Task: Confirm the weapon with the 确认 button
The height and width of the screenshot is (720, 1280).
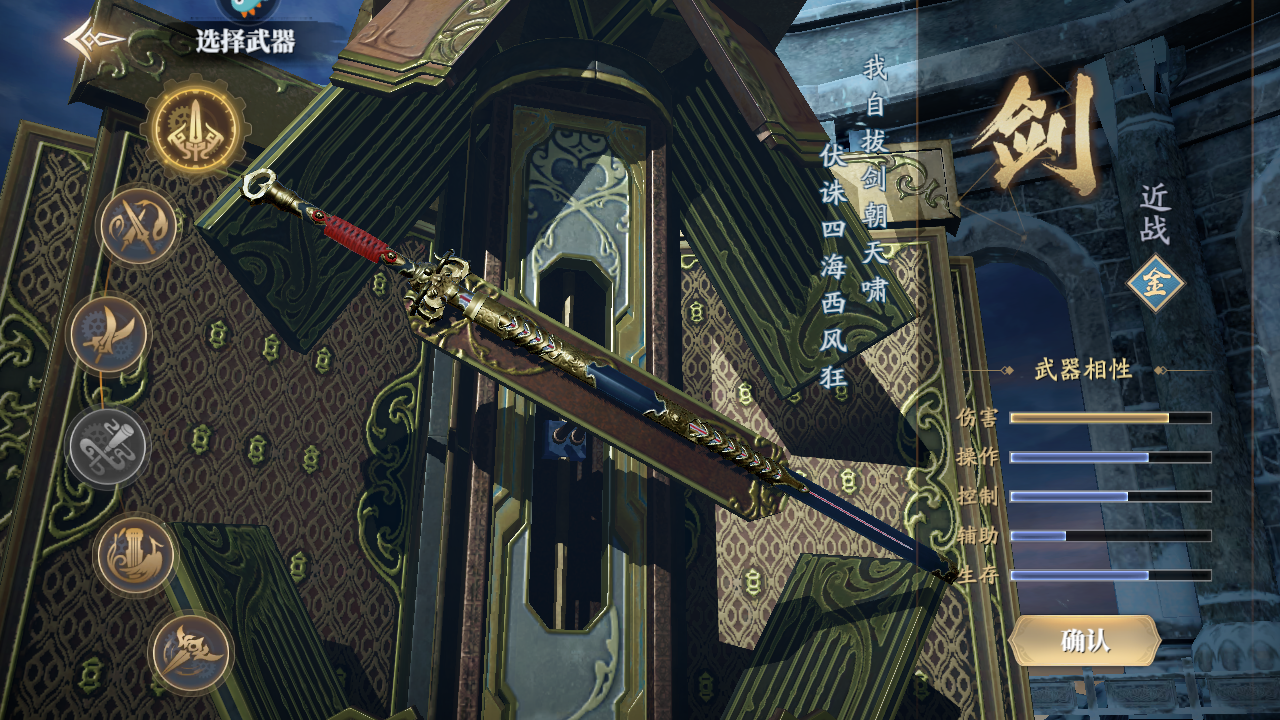Action: click(1085, 641)
